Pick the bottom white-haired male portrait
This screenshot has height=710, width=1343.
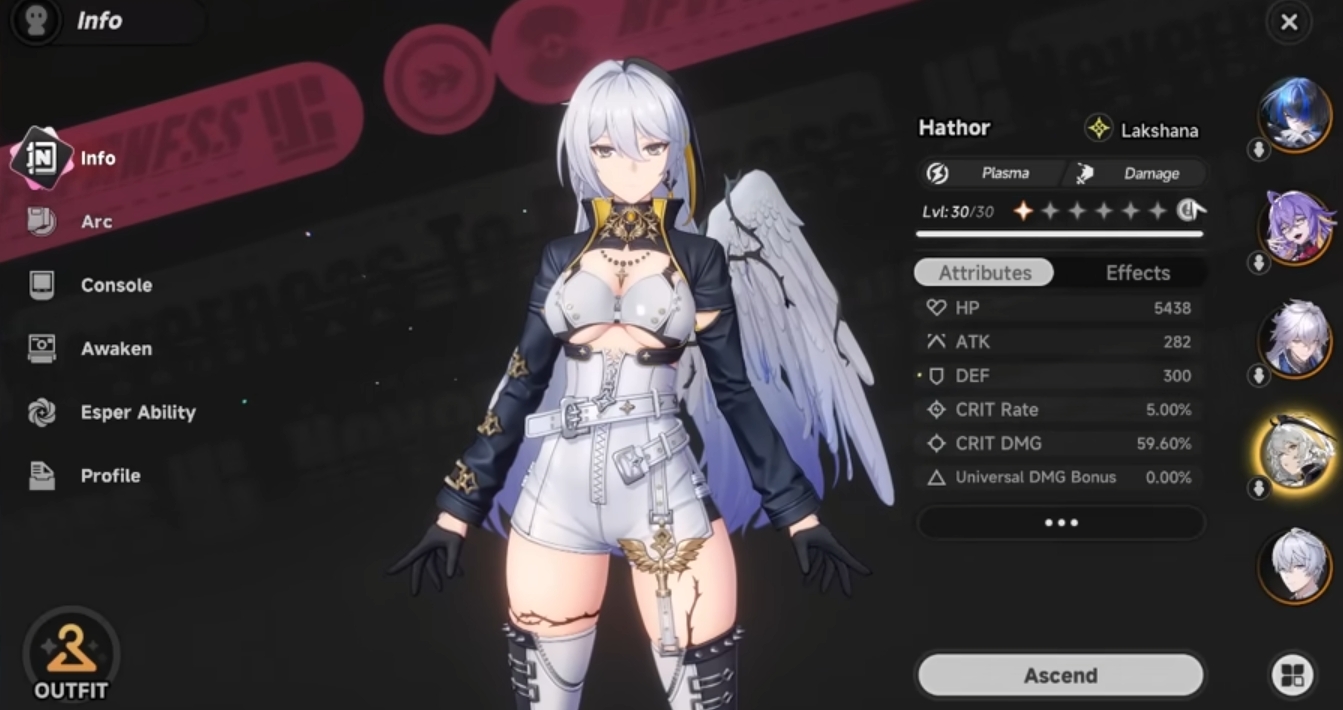[x=1295, y=565]
